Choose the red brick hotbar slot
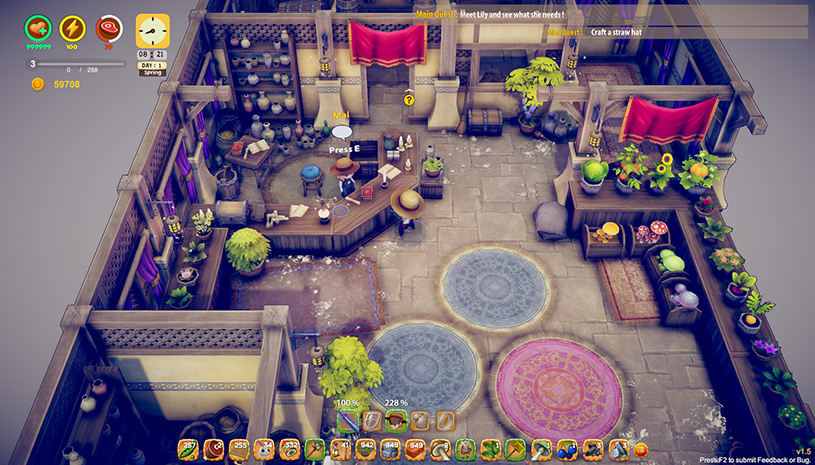Viewport: 815px width, 465px height. point(416,449)
